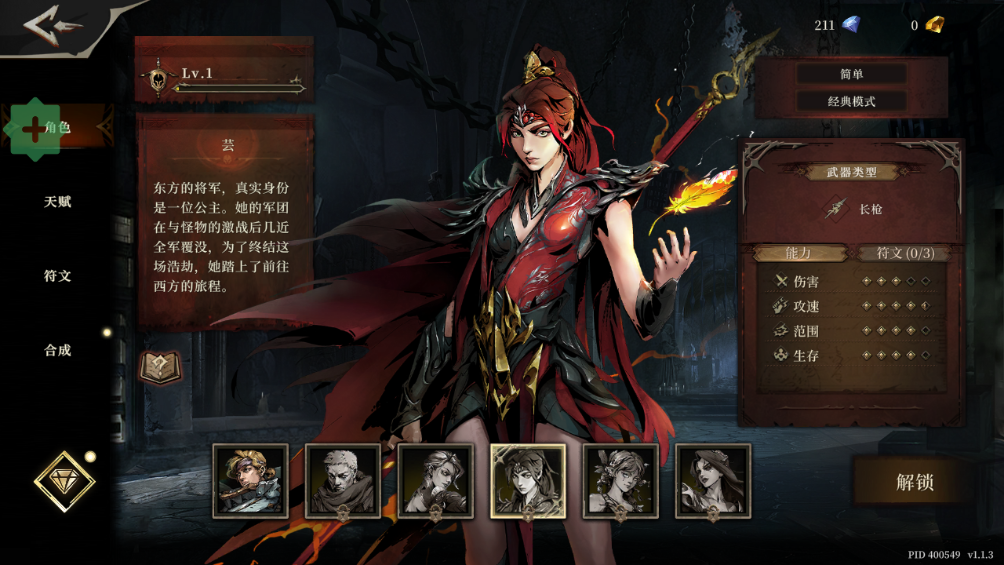Switch to the 天赋 (Talent) tab
The height and width of the screenshot is (565, 1004).
(57, 202)
